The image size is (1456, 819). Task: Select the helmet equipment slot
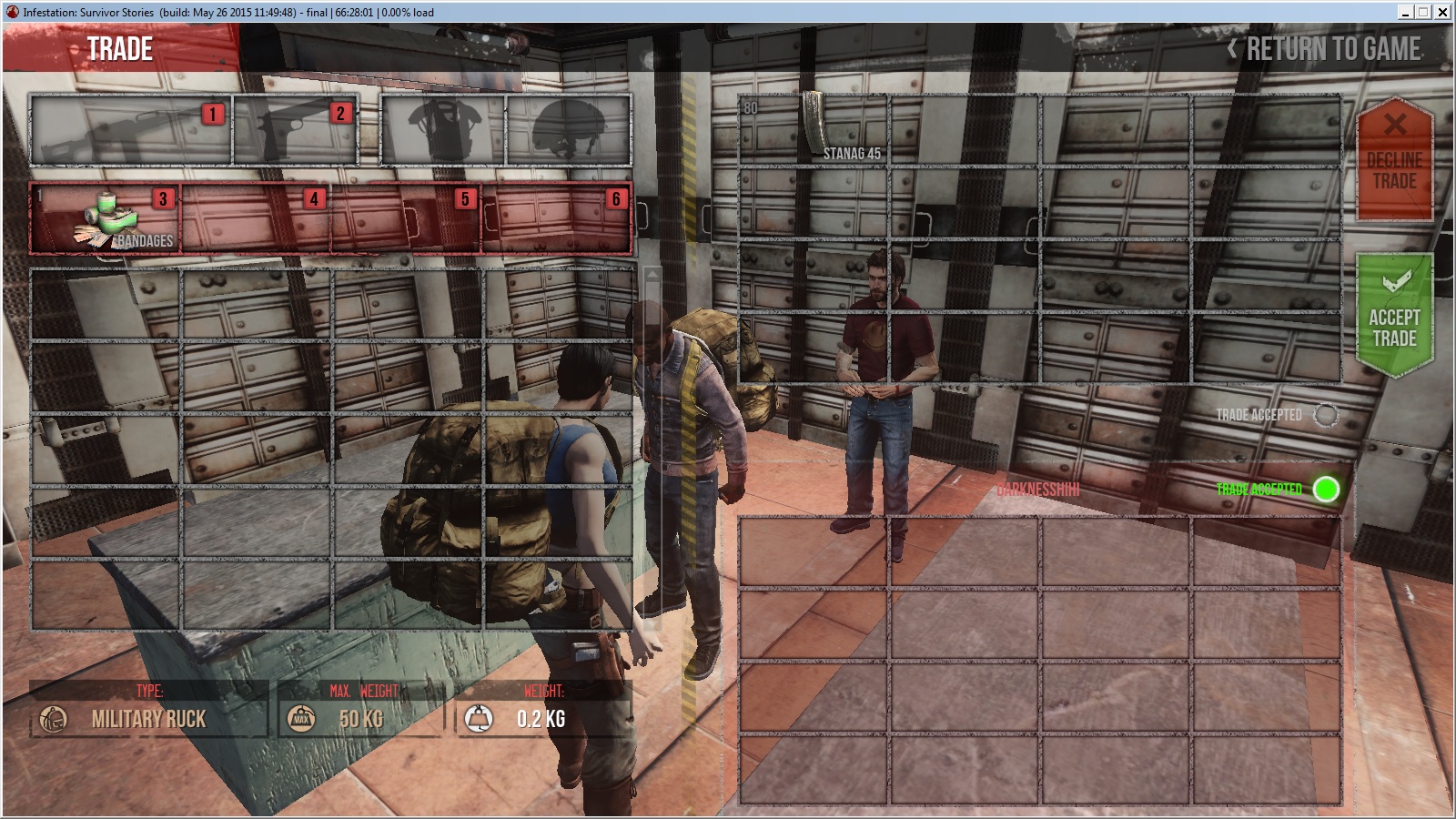pos(568,130)
